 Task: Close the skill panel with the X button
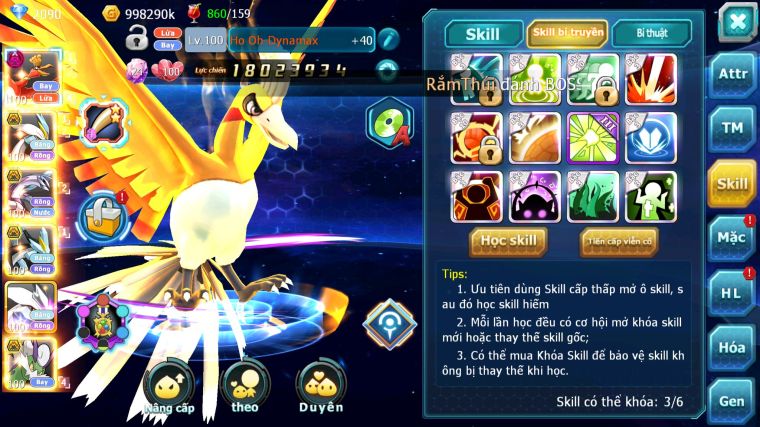[736, 21]
